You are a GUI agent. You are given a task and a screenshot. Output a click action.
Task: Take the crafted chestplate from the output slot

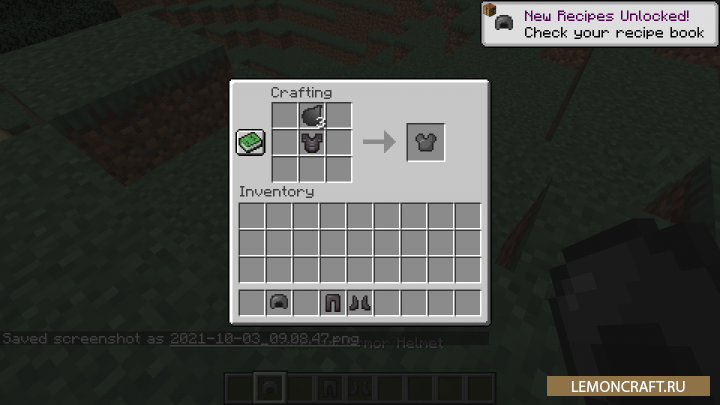pyautogui.click(x=425, y=143)
